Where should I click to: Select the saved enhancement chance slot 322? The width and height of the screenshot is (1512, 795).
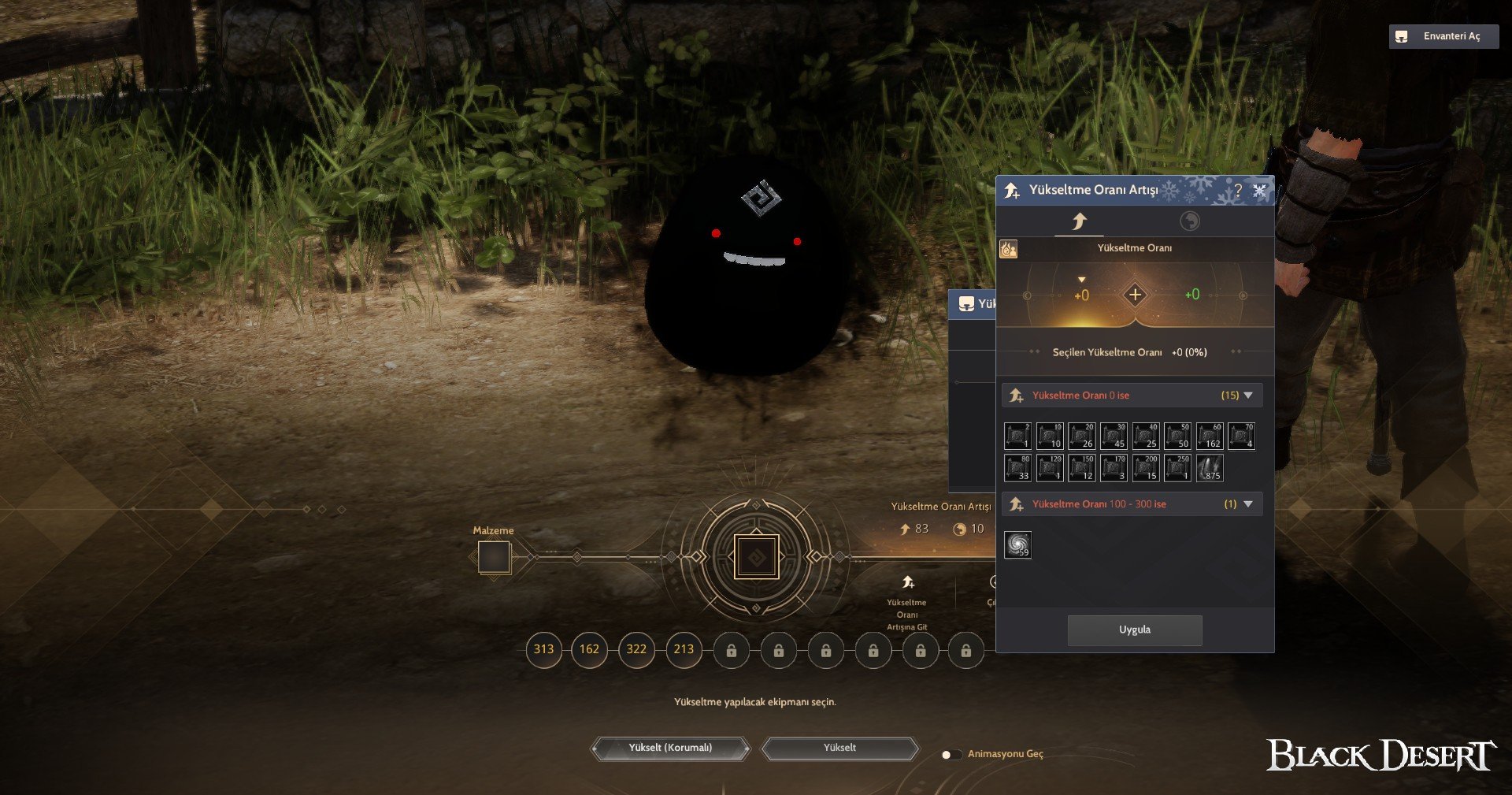pyautogui.click(x=636, y=649)
